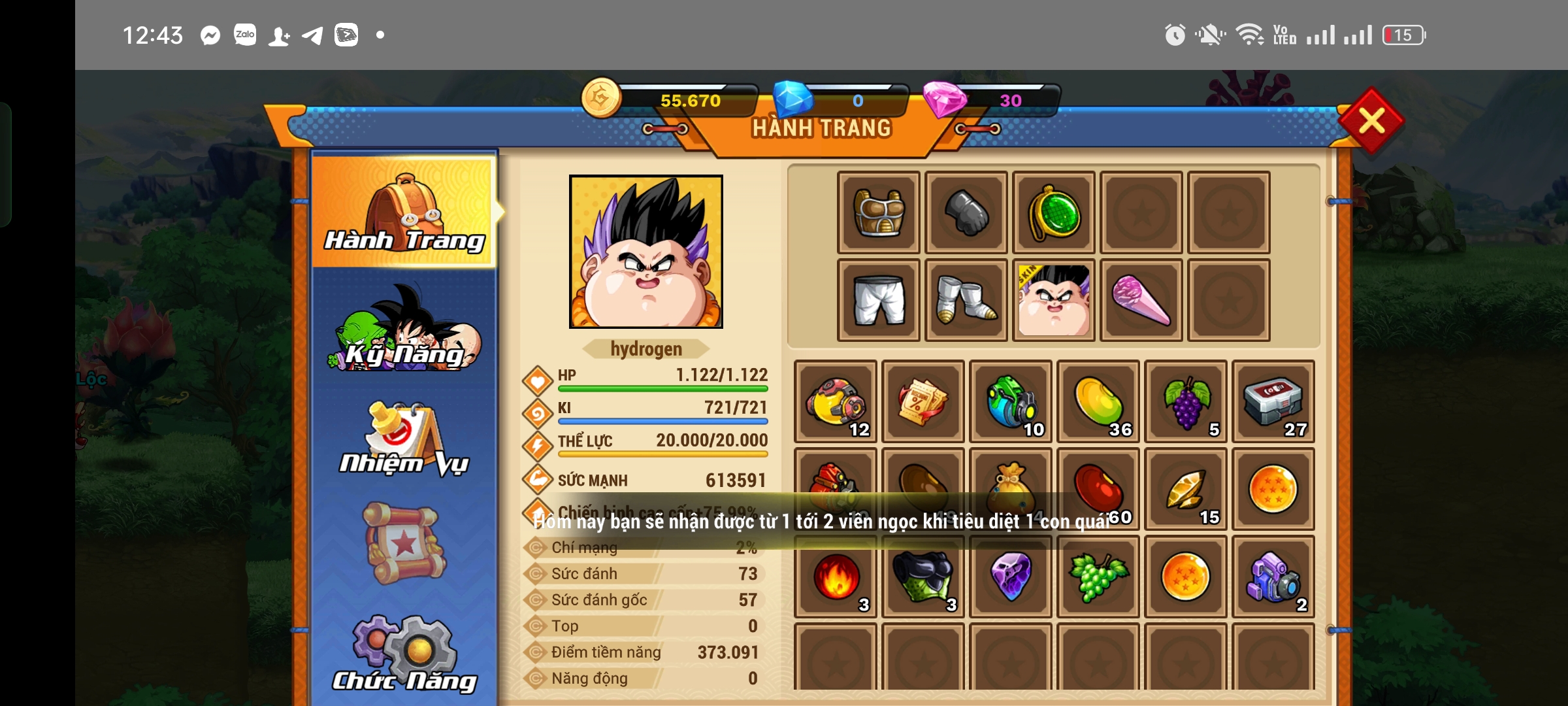This screenshot has width=1568, height=706.
Task: Close the Hành Trang window
Action: [1372, 121]
